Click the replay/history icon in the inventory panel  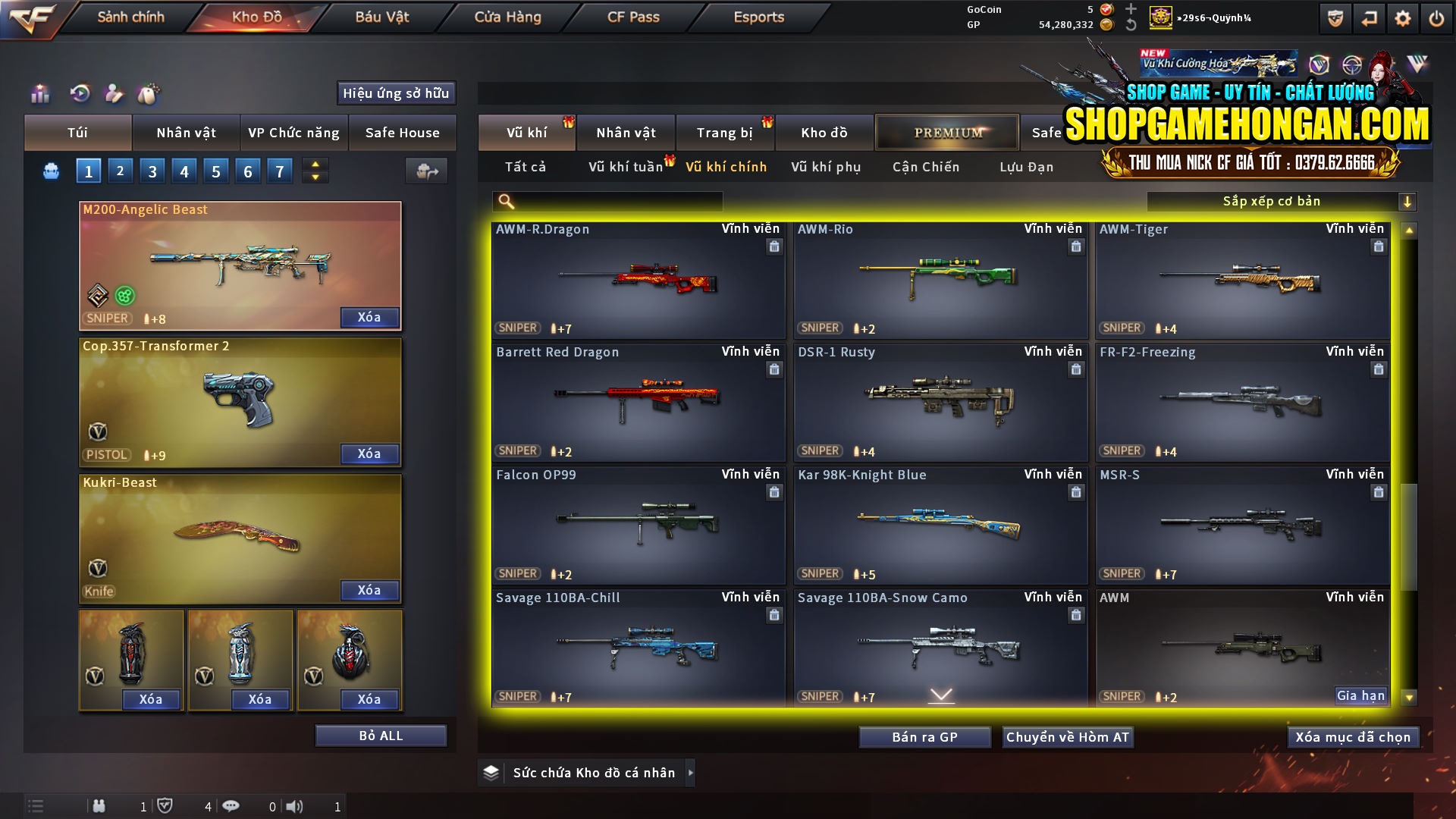(x=79, y=94)
